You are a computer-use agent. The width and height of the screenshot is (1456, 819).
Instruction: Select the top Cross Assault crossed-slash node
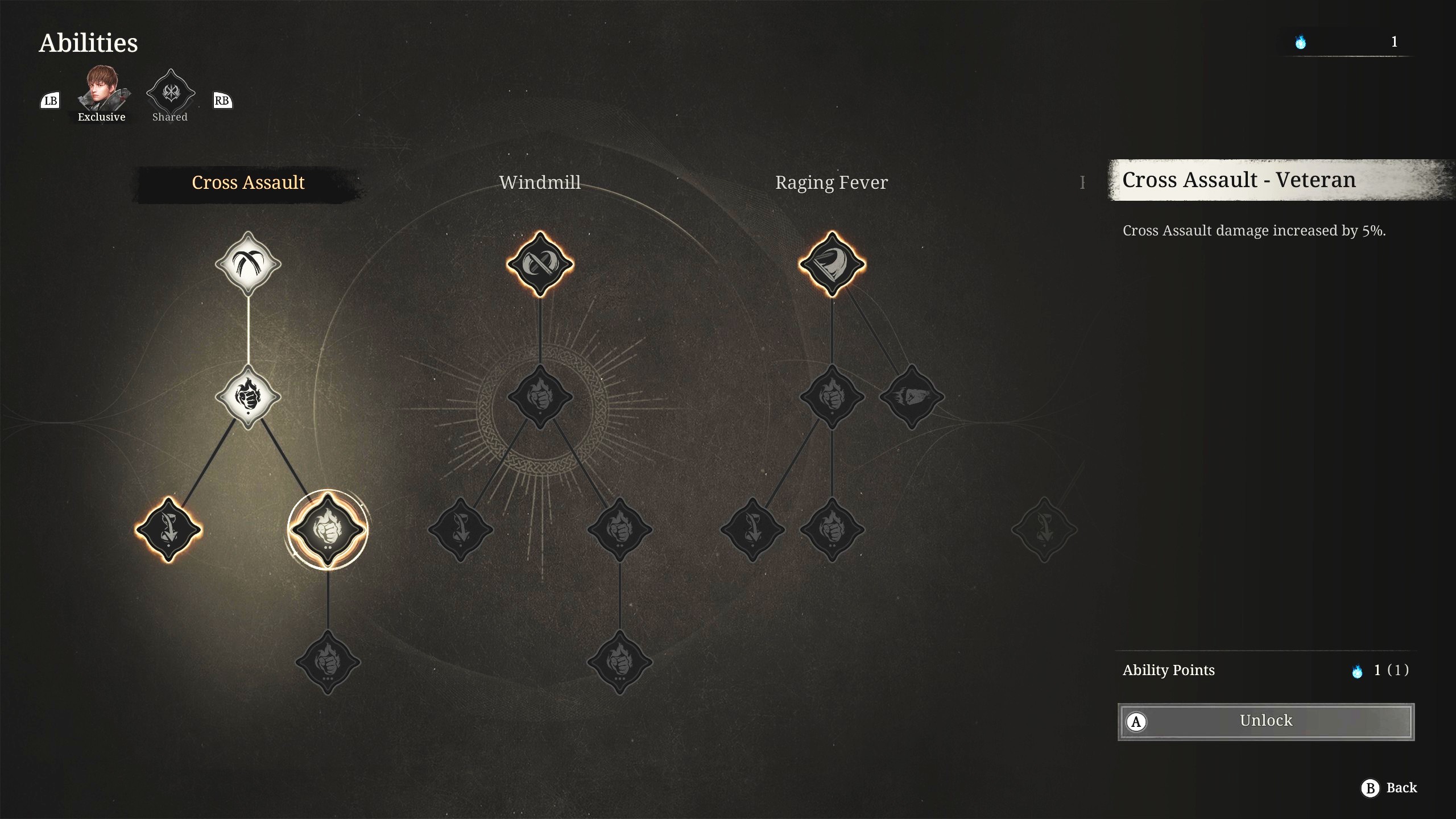click(248, 264)
